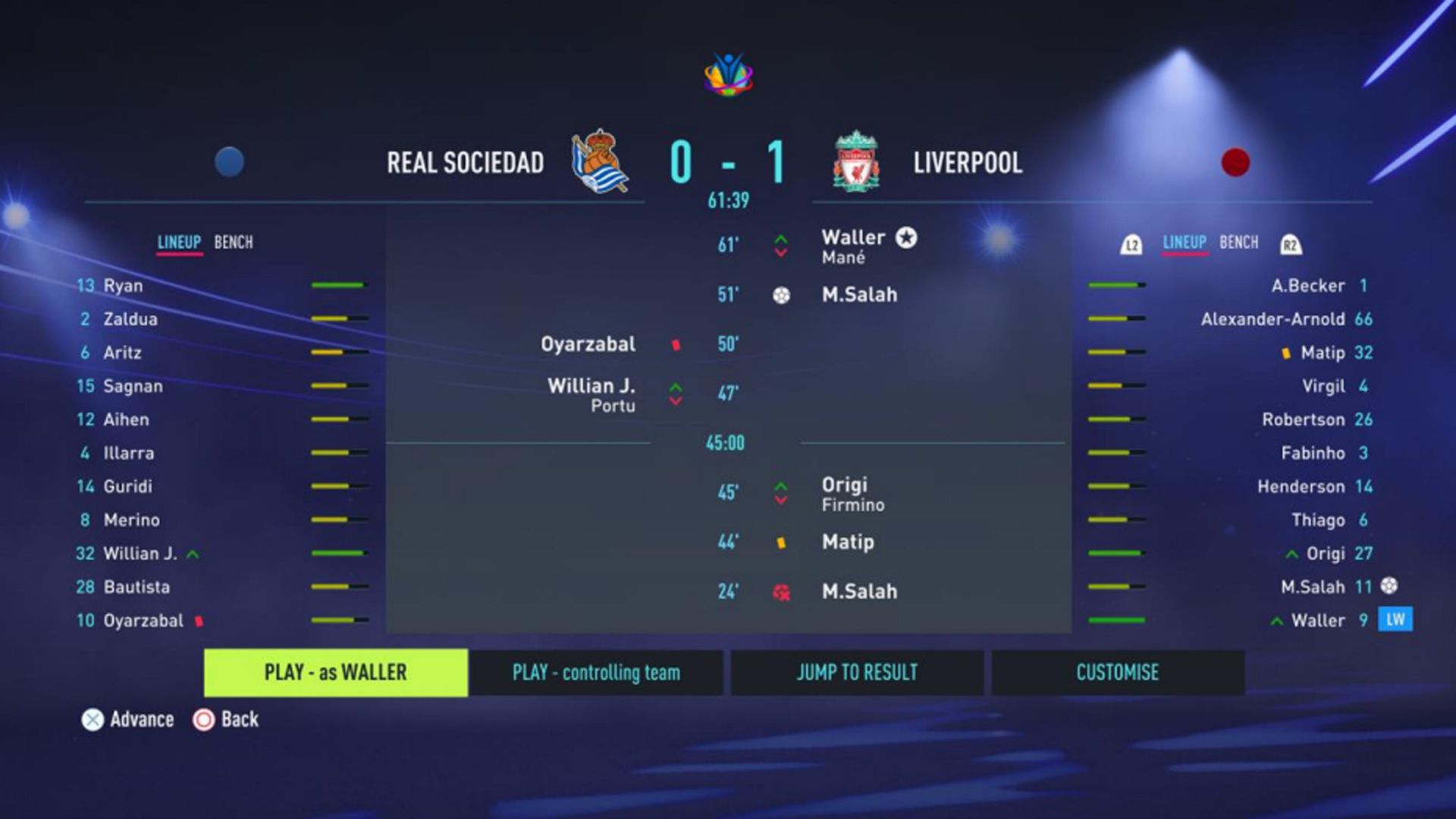Screen dimensions: 1456x819
Task: Click Oyarzabal's red card icon
Action: (x=673, y=344)
